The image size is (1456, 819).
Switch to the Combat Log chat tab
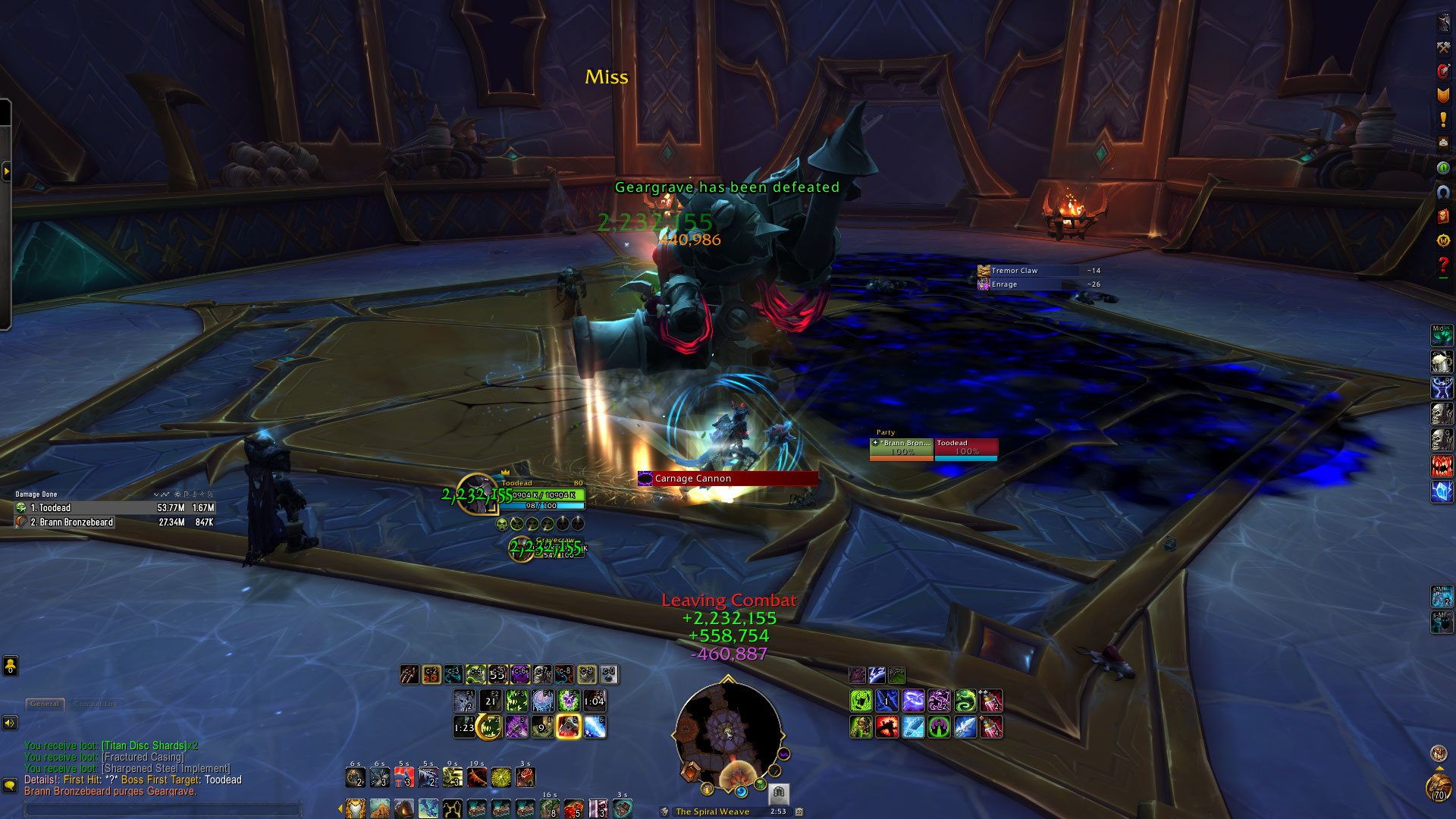point(96,704)
